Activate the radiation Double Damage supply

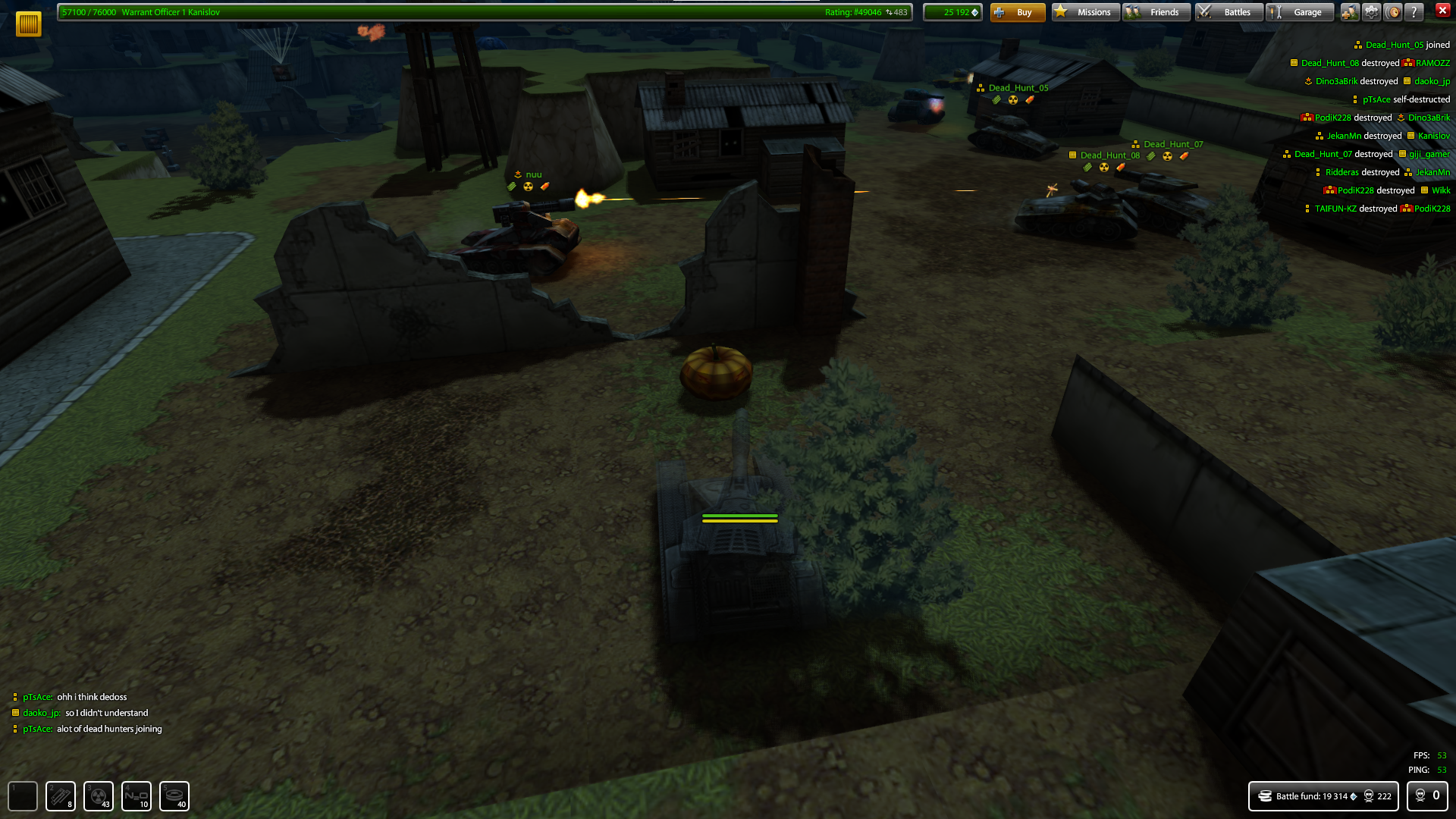(99, 796)
